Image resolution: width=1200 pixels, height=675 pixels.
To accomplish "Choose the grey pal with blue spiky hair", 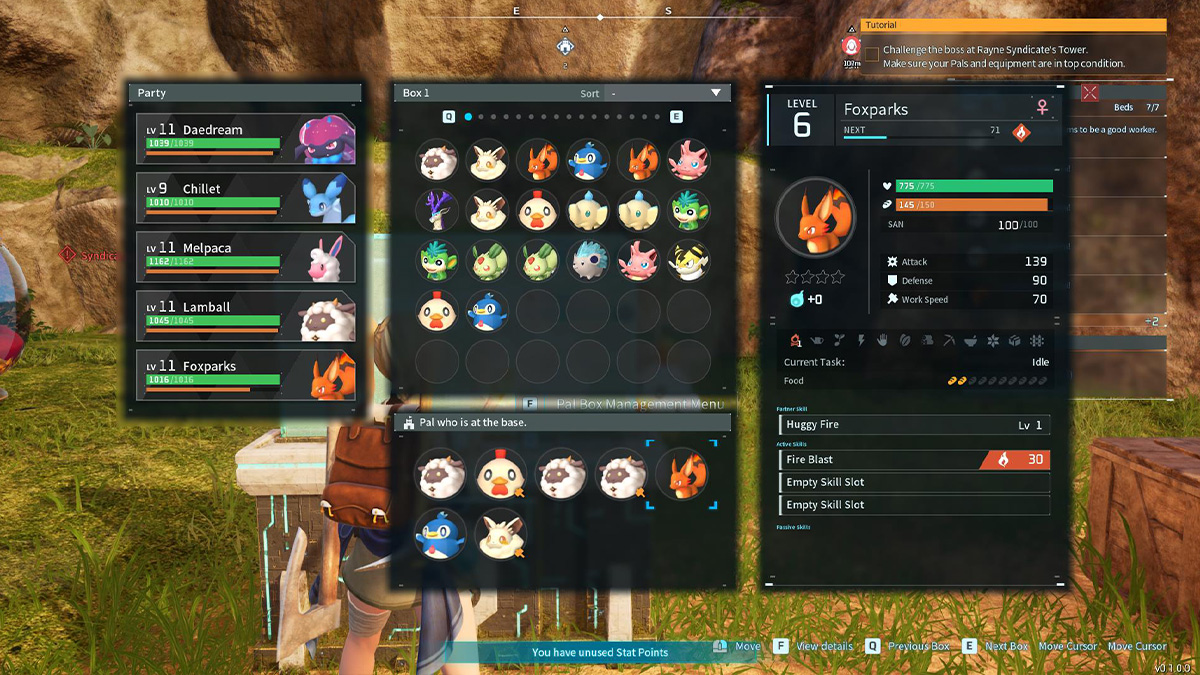I will pos(588,260).
